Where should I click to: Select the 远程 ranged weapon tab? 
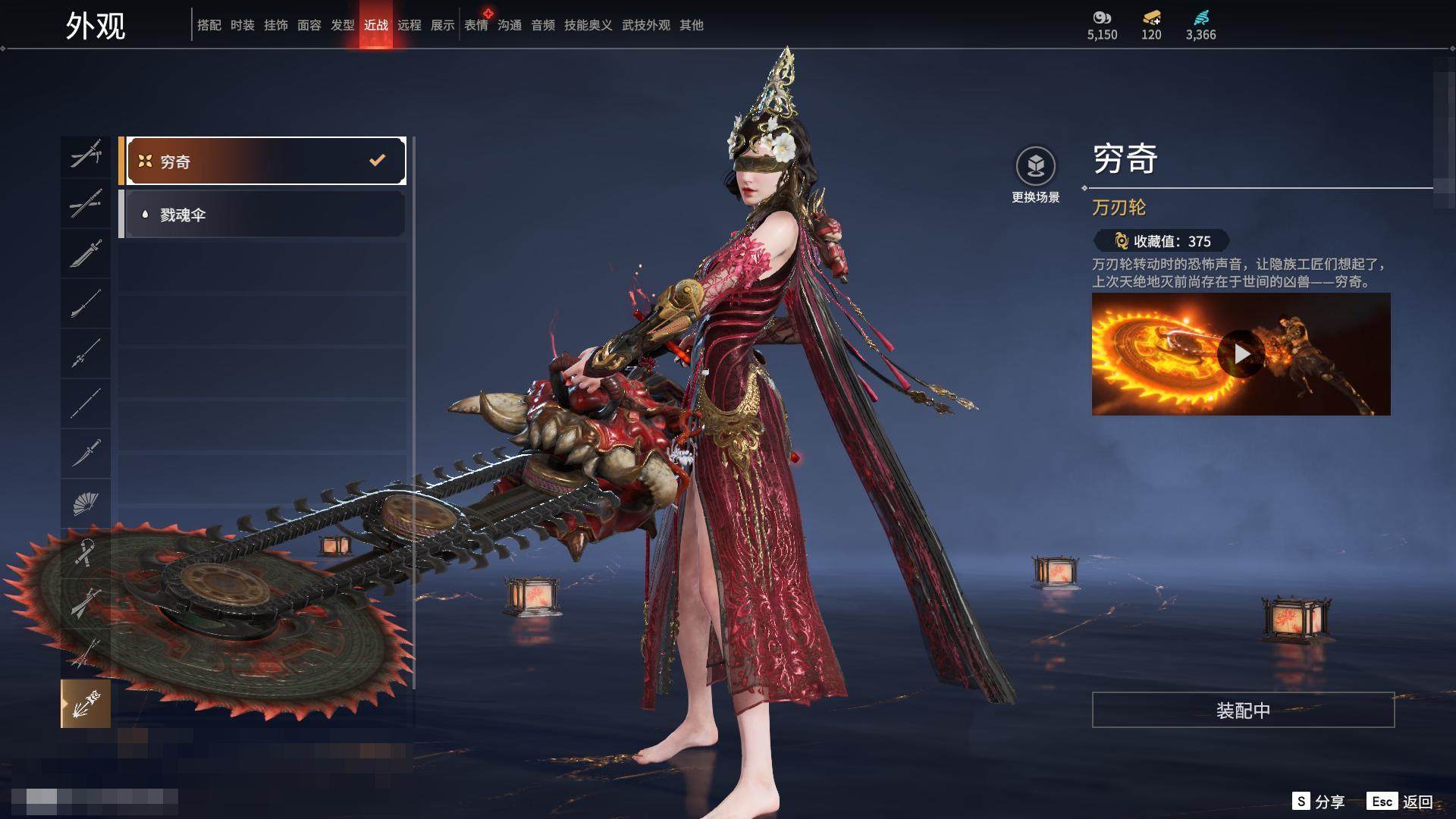tap(409, 25)
